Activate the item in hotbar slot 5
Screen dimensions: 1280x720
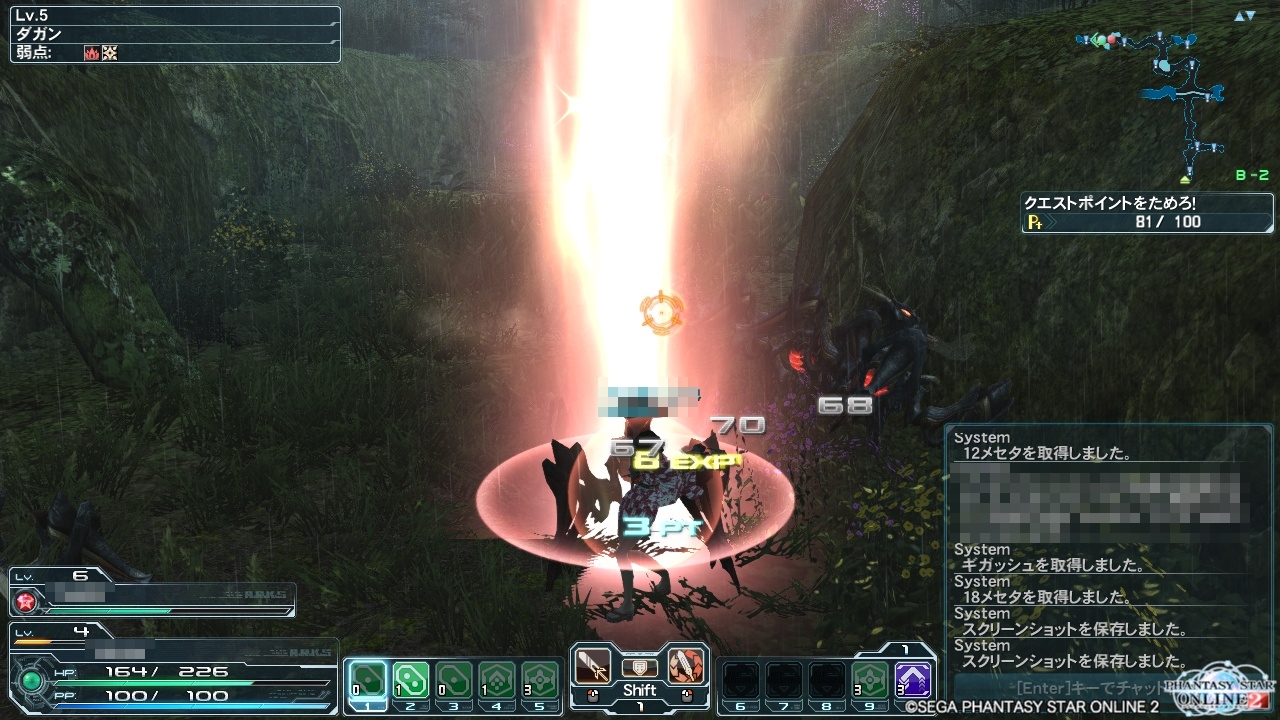(x=540, y=680)
